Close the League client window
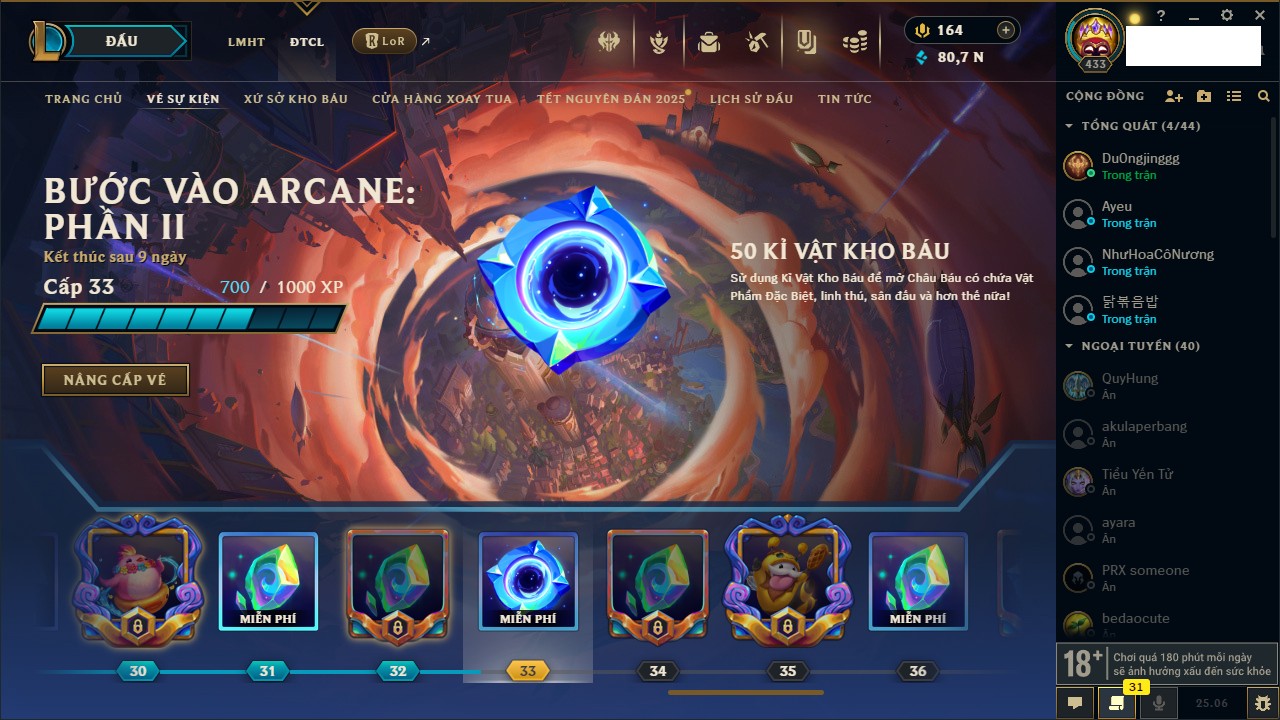This screenshot has width=1280, height=720. [1259, 16]
